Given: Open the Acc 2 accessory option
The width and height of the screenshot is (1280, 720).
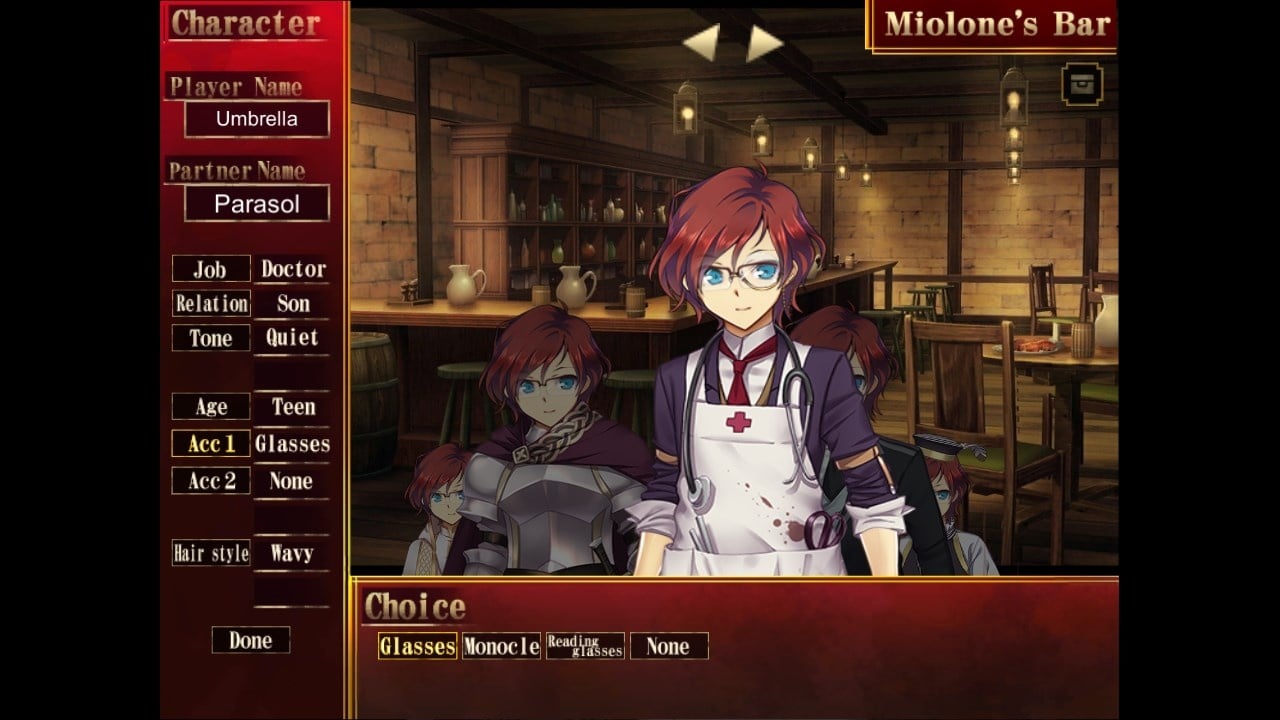Looking at the screenshot, I should coord(210,481).
